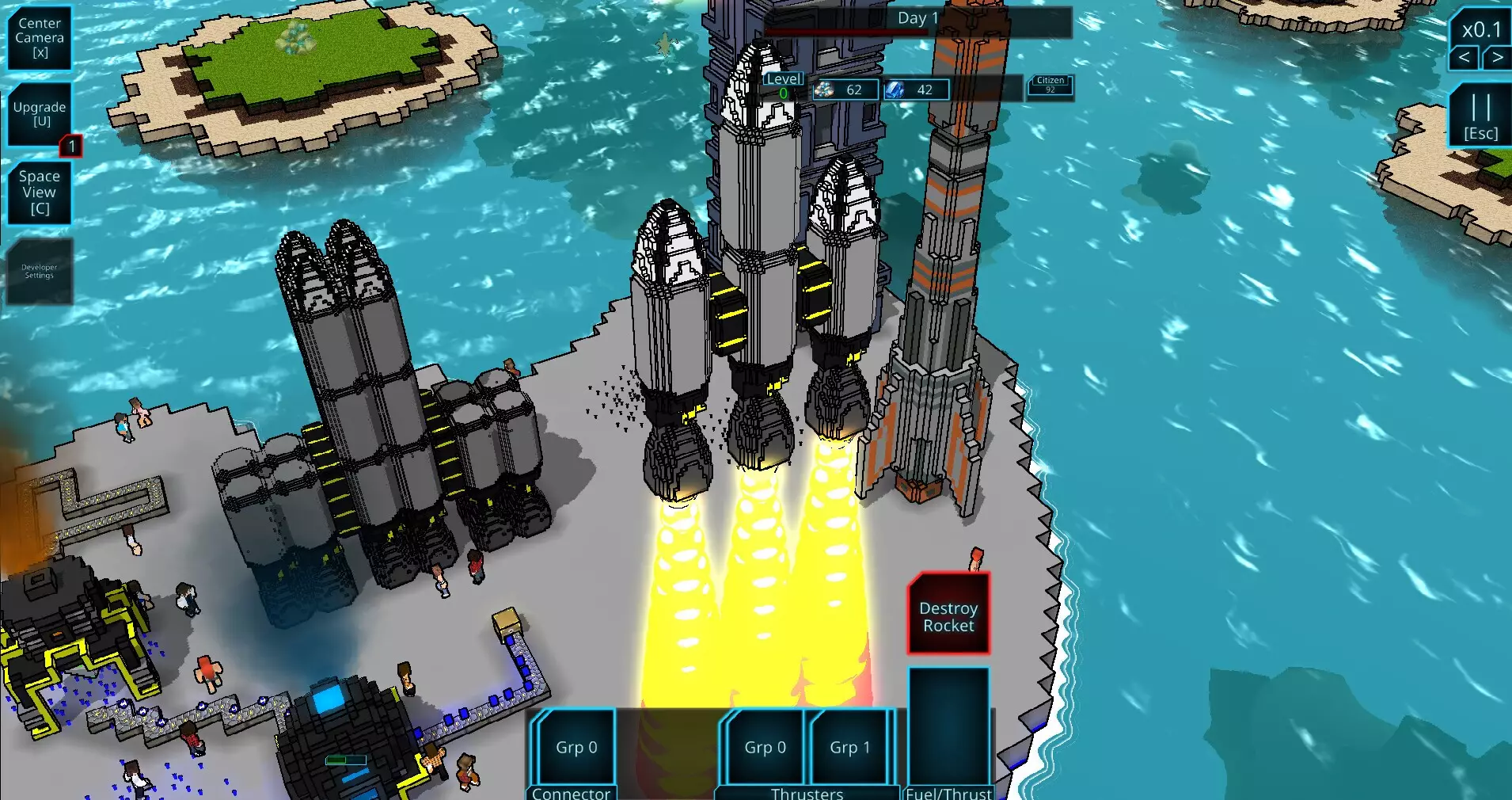Image resolution: width=1512 pixels, height=800 pixels.
Task: Toggle Thrusters Grp 1 activation
Action: 850,746
